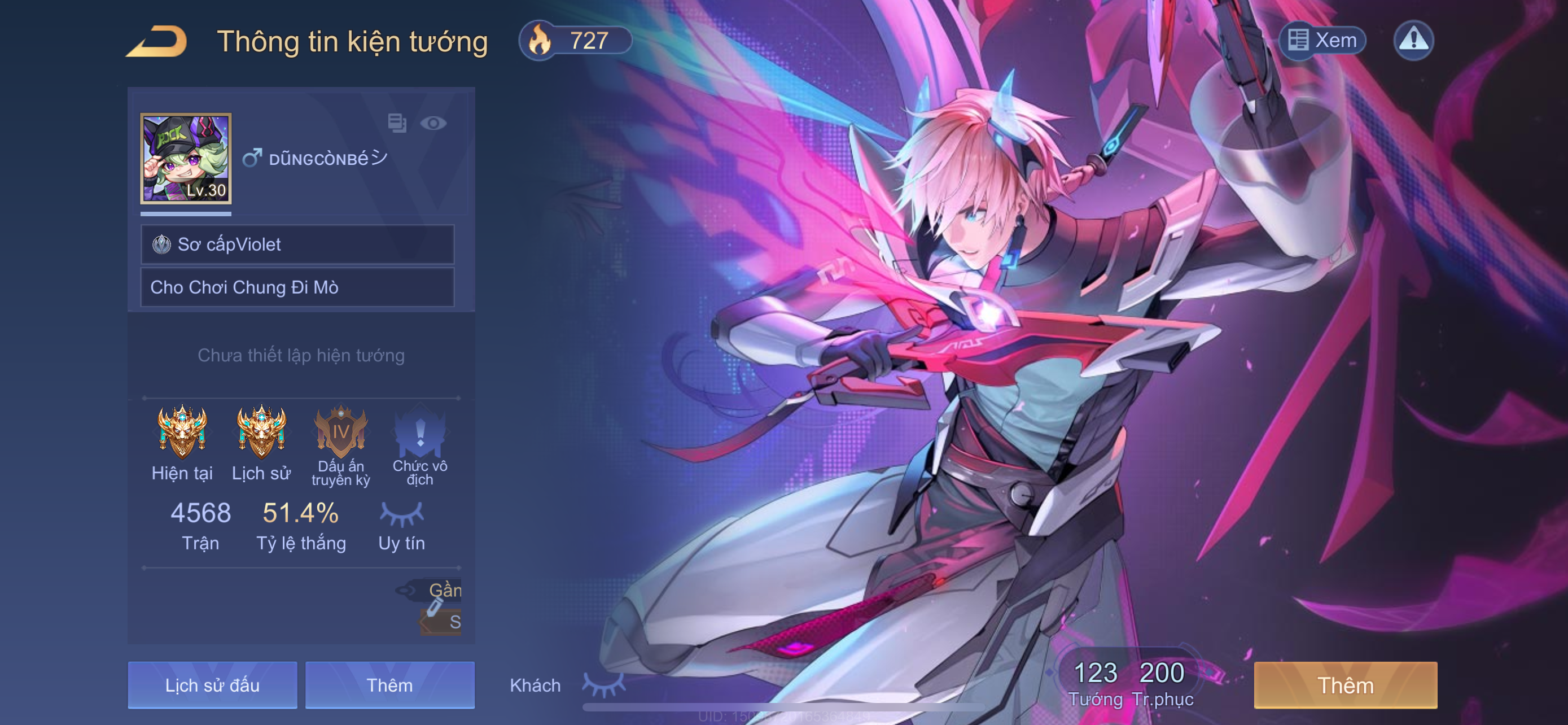The width and height of the screenshot is (1568, 725).
Task: Open Lịch sử đấu match history
Action: click(x=212, y=685)
